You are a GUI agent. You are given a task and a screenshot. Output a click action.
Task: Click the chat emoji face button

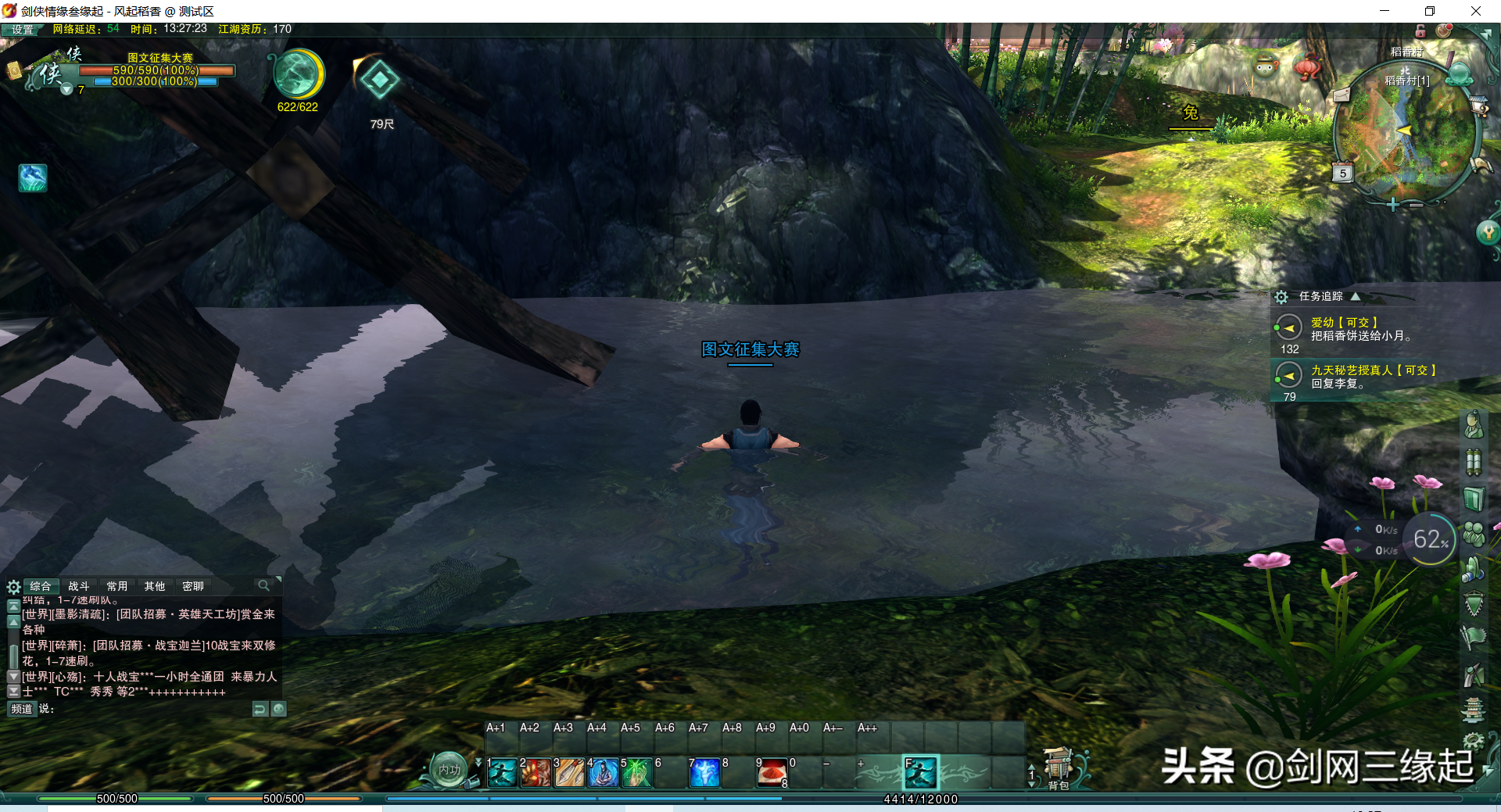278,709
